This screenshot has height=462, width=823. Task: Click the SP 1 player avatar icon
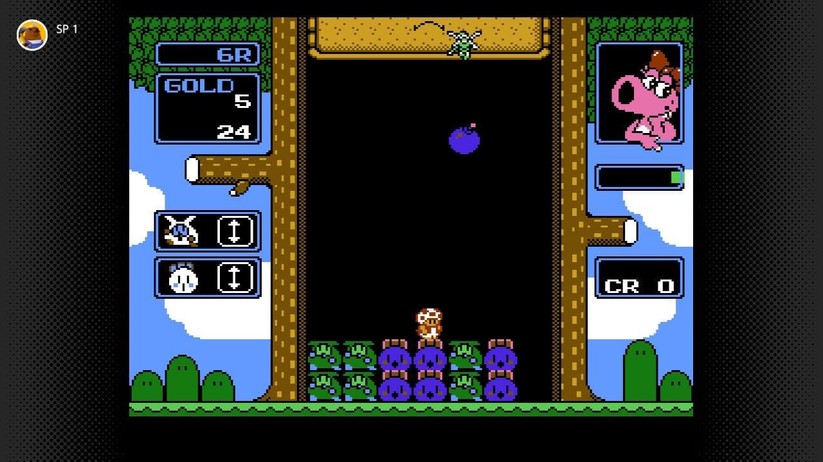pos(32,35)
